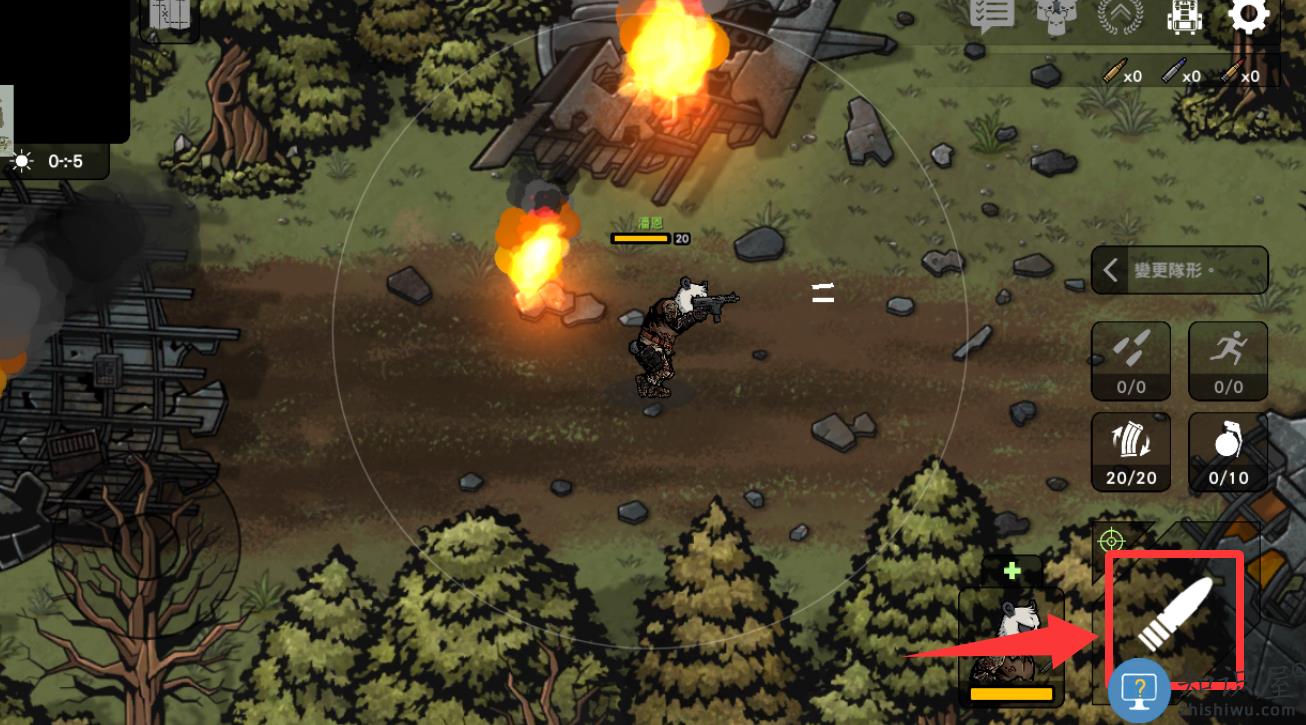
Task: Throw a grenade using the 0/10 button
Action: pyautogui.click(x=1228, y=452)
